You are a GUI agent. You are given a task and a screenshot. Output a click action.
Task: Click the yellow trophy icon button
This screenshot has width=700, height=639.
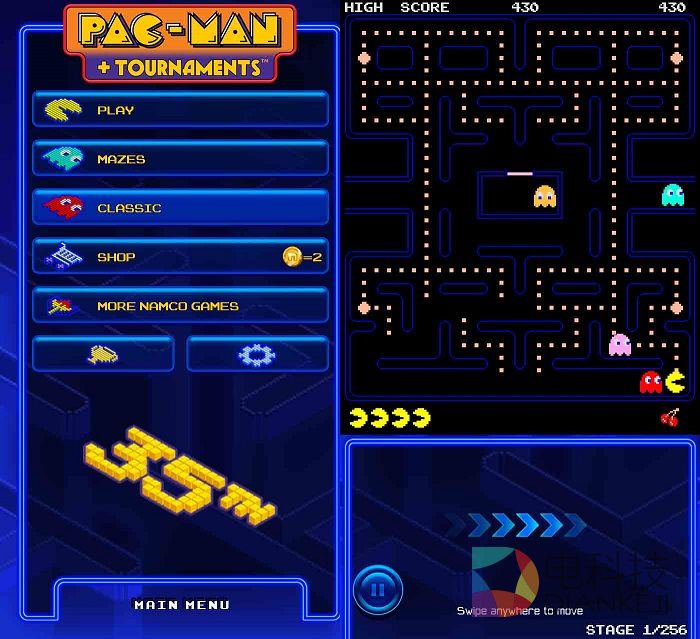click(104, 354)
